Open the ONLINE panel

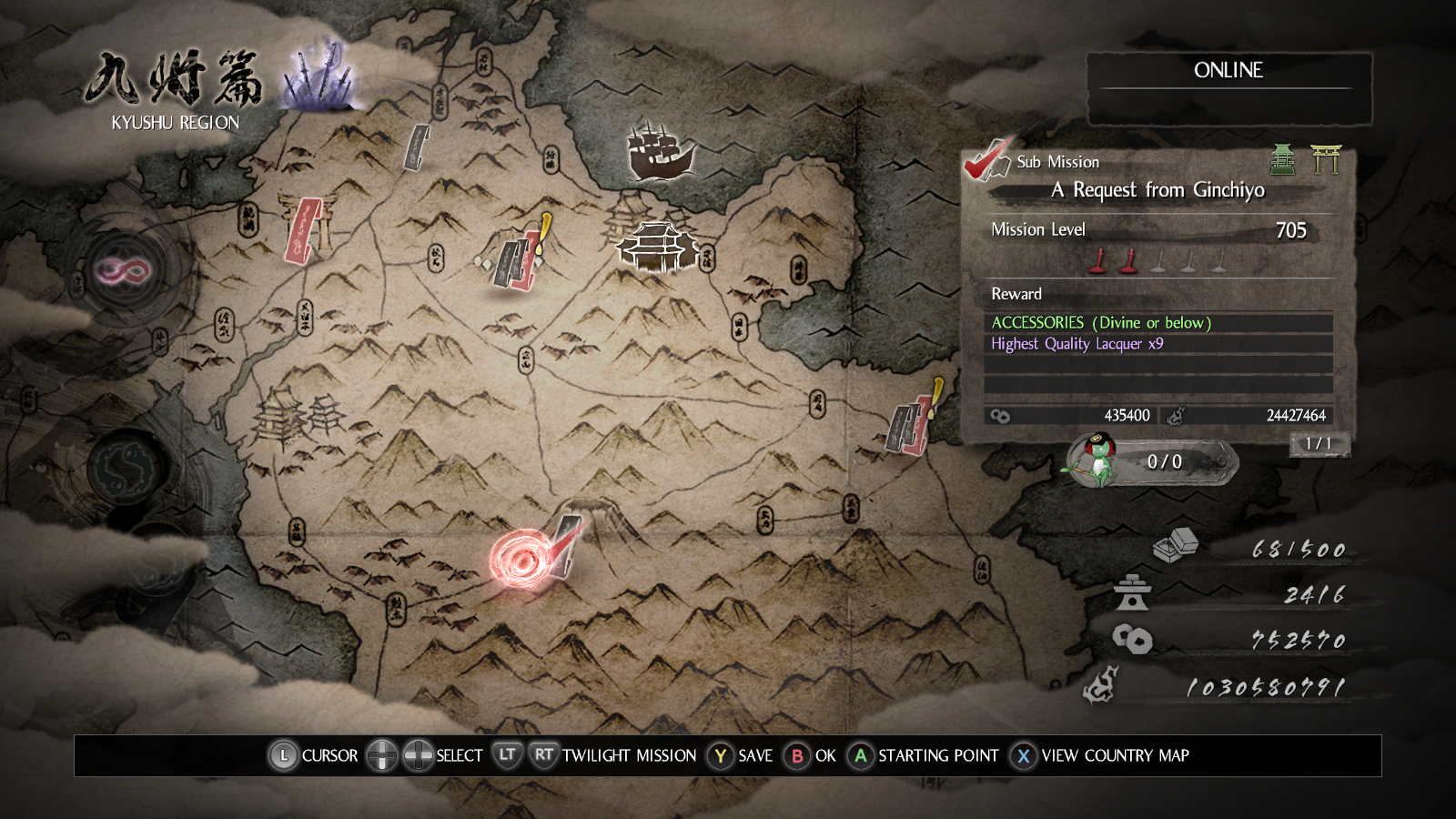[x=1228, y=87]
